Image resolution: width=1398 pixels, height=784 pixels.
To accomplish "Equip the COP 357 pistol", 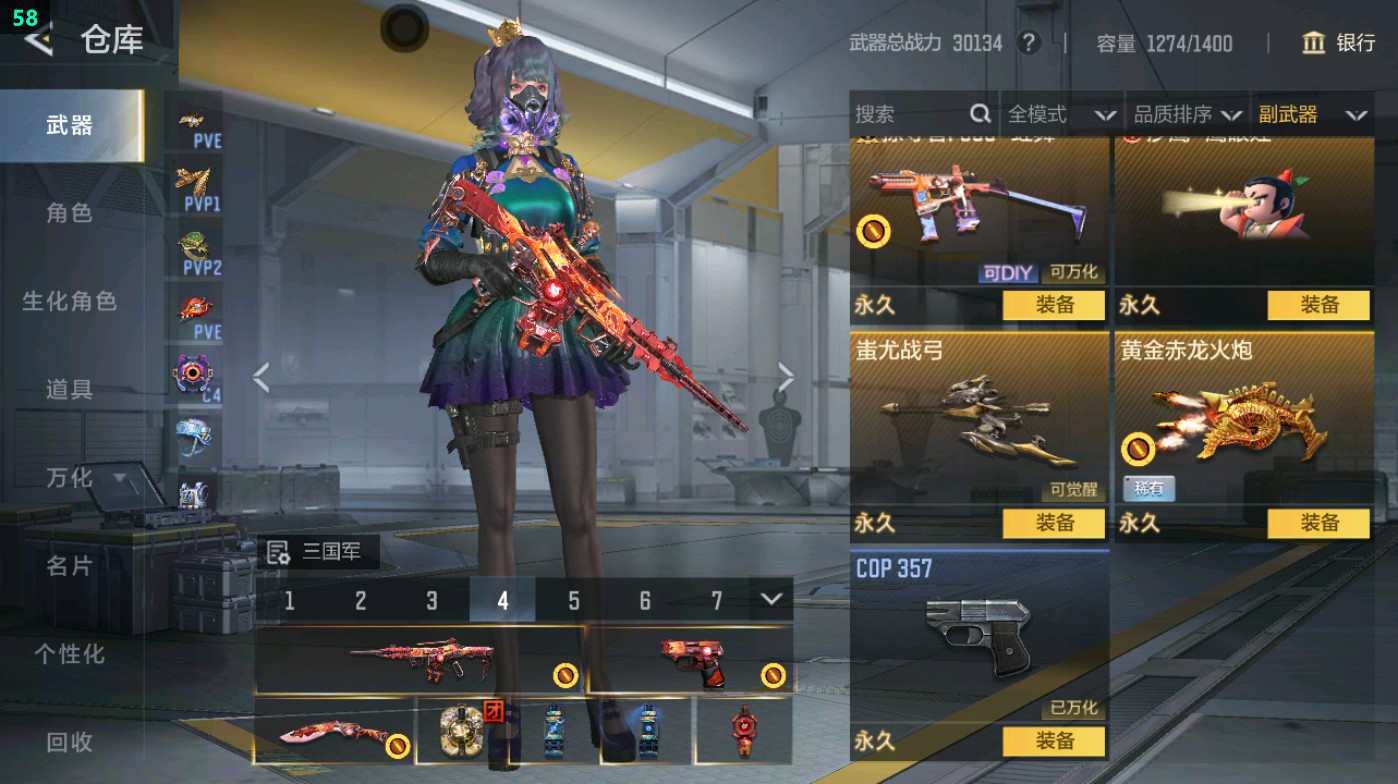I will (1054, 741).
